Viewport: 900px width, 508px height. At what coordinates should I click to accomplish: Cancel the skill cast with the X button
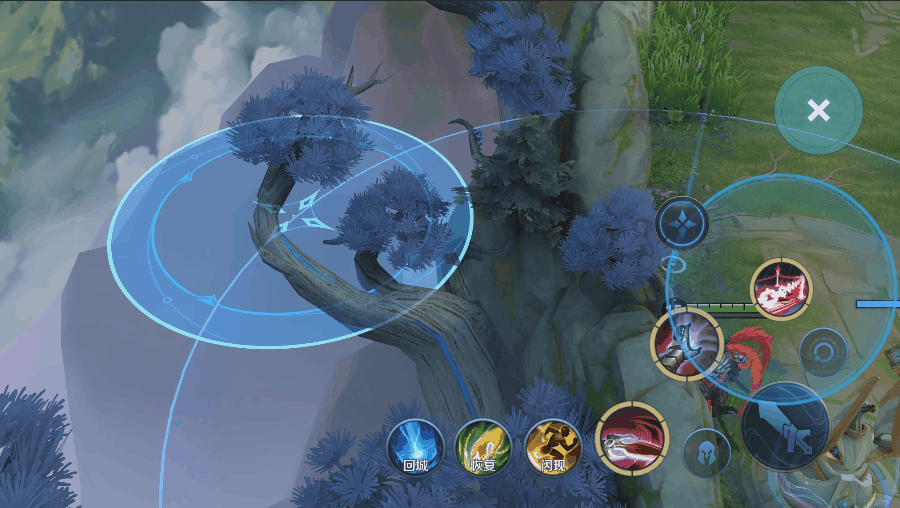(818, 110)
